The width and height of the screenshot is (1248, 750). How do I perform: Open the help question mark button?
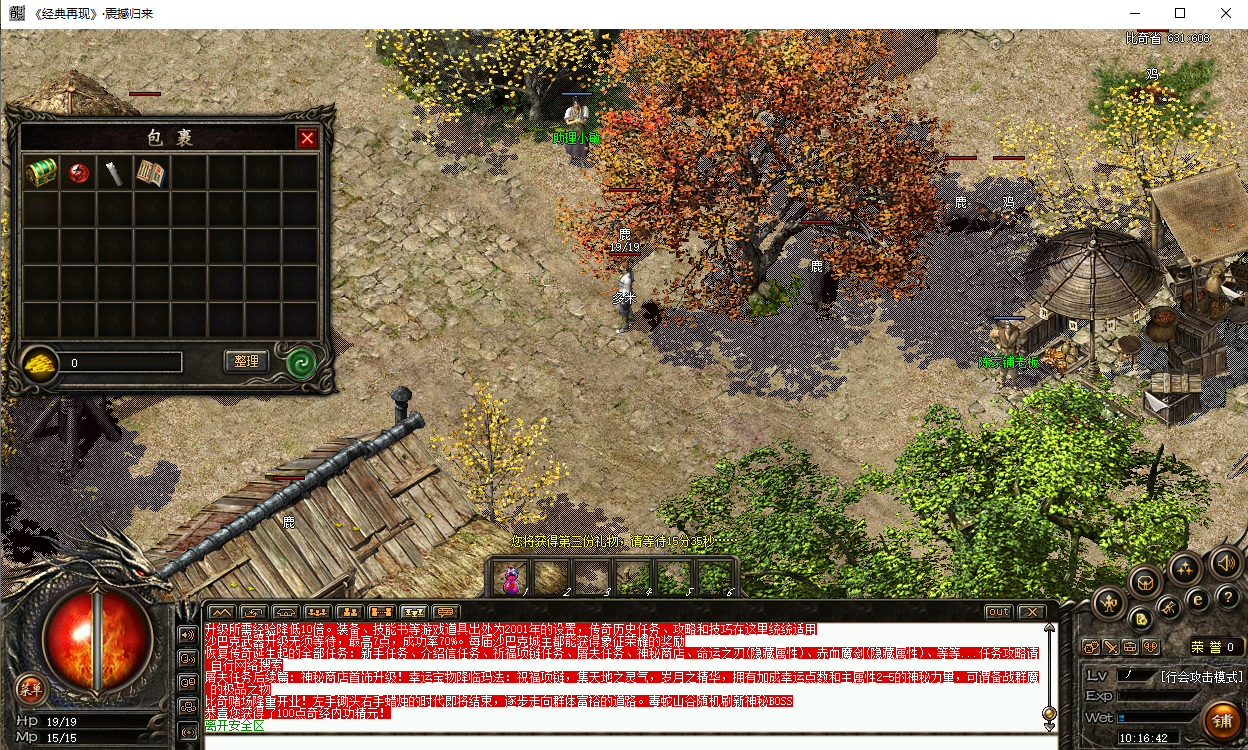(1228, 597)
